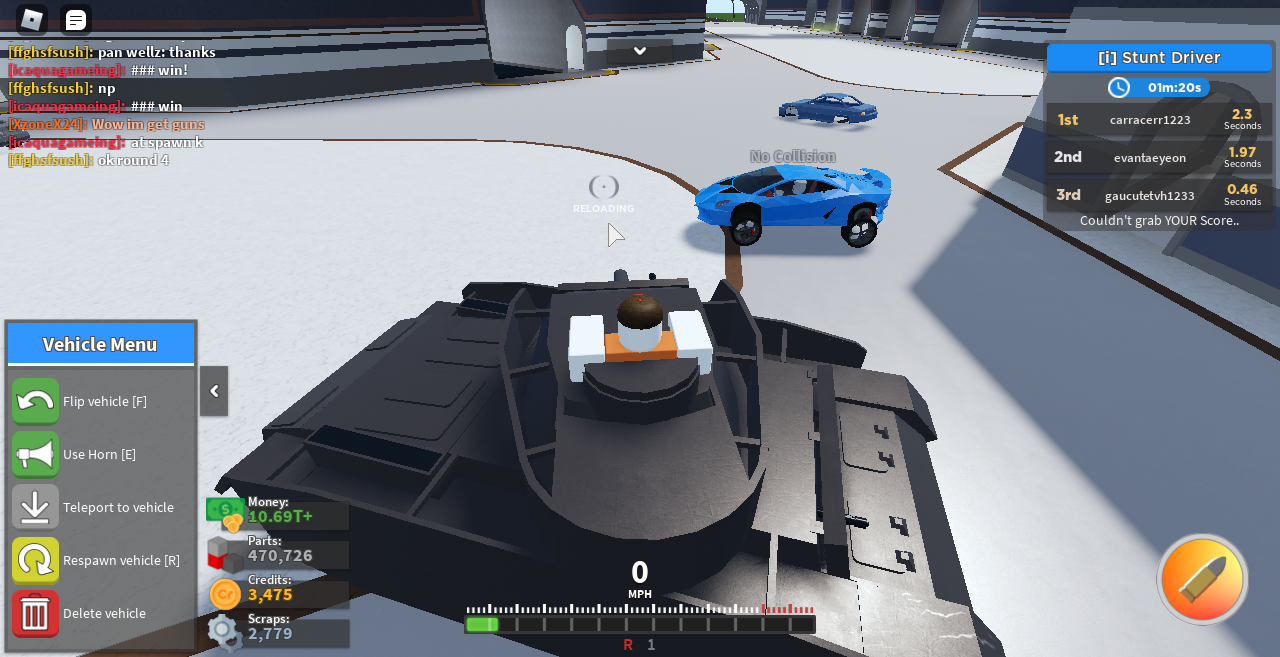Open the Stunt Driver event header
Viewport: 1280px width, 657px height.
[x=1159, y=58]
